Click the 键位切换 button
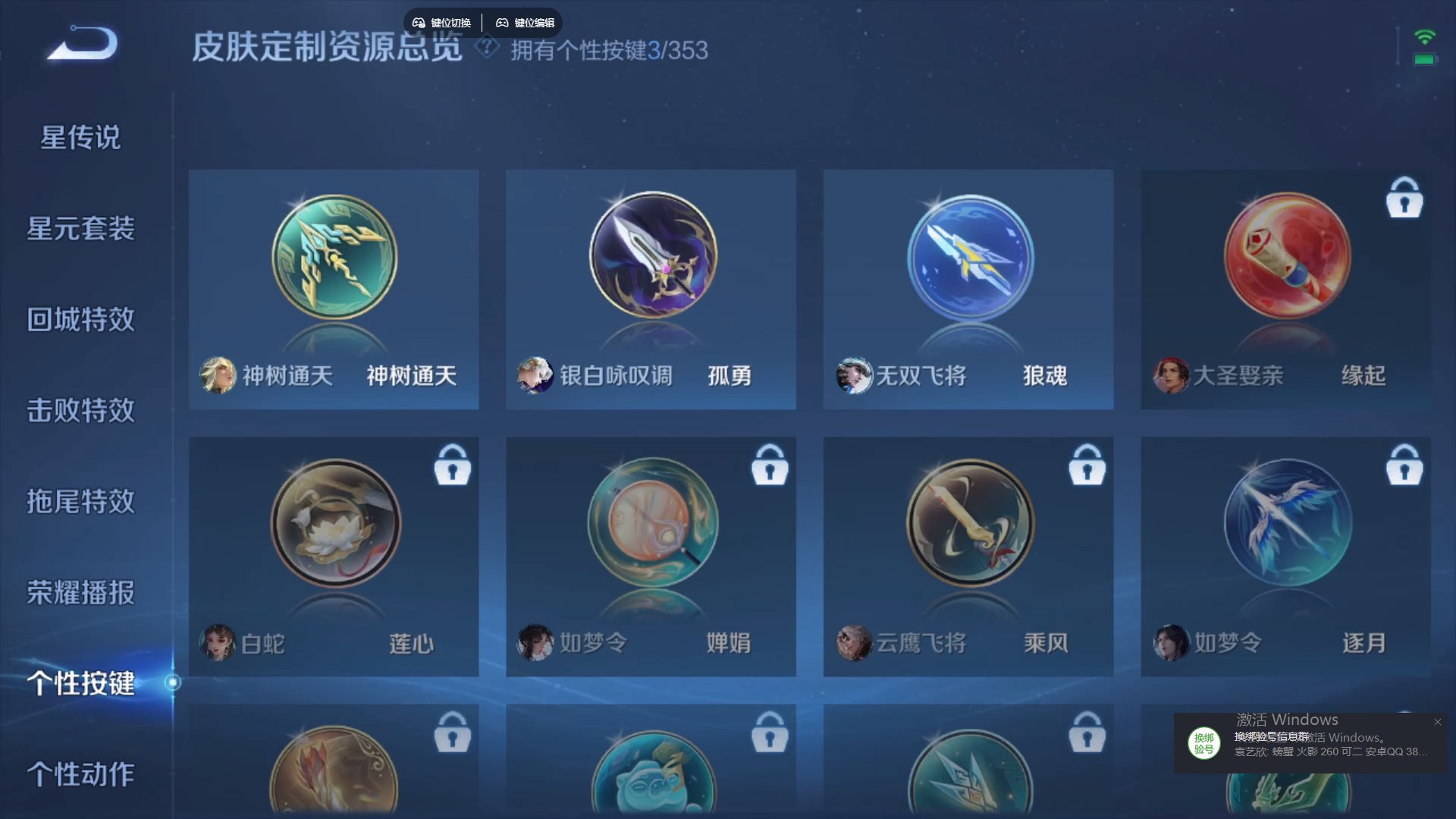 [x=441, y=22]
